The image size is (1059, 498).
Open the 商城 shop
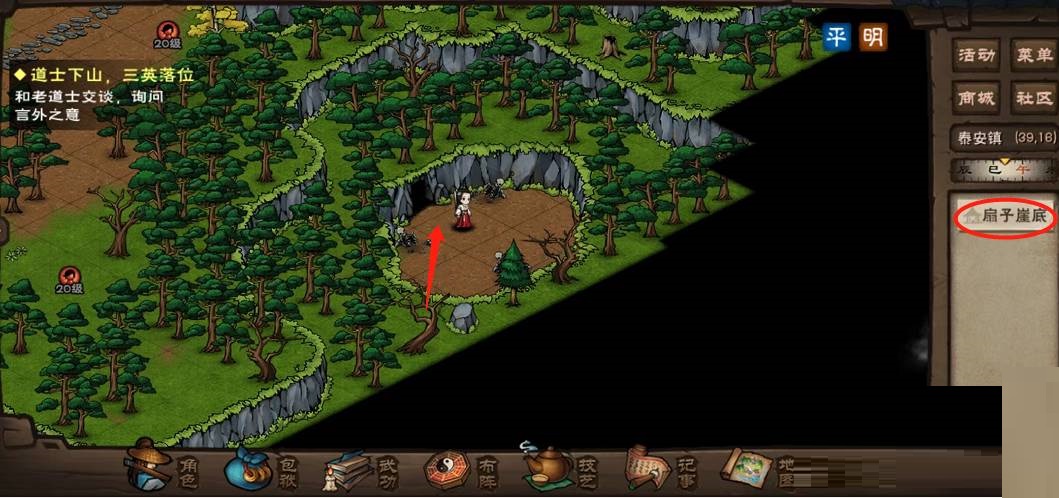tap(976, 98)
